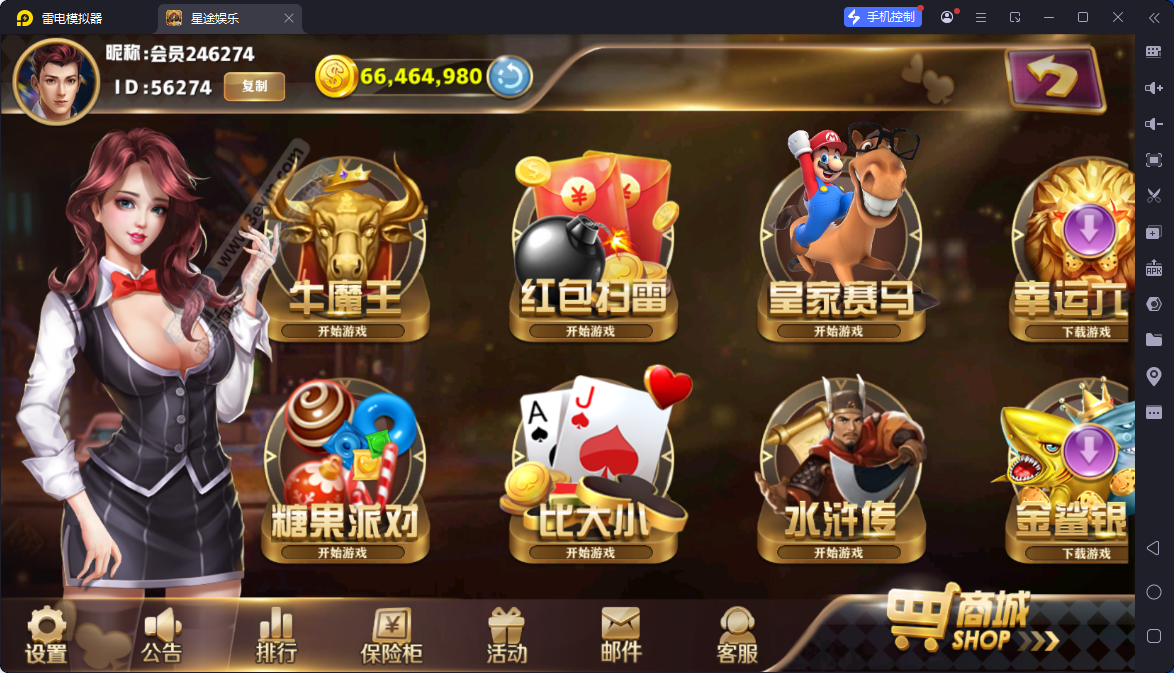Close the 星途娱乐 emulator tab
This screenshot has height=673, width=1174.
point(289,18)
